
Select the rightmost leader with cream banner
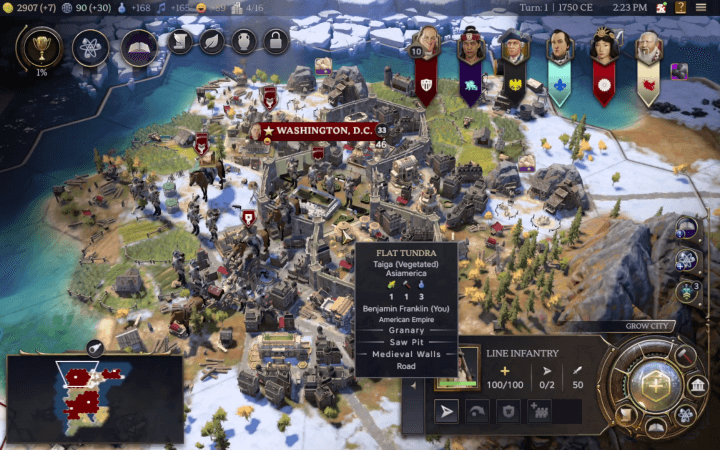click(648, 47)
